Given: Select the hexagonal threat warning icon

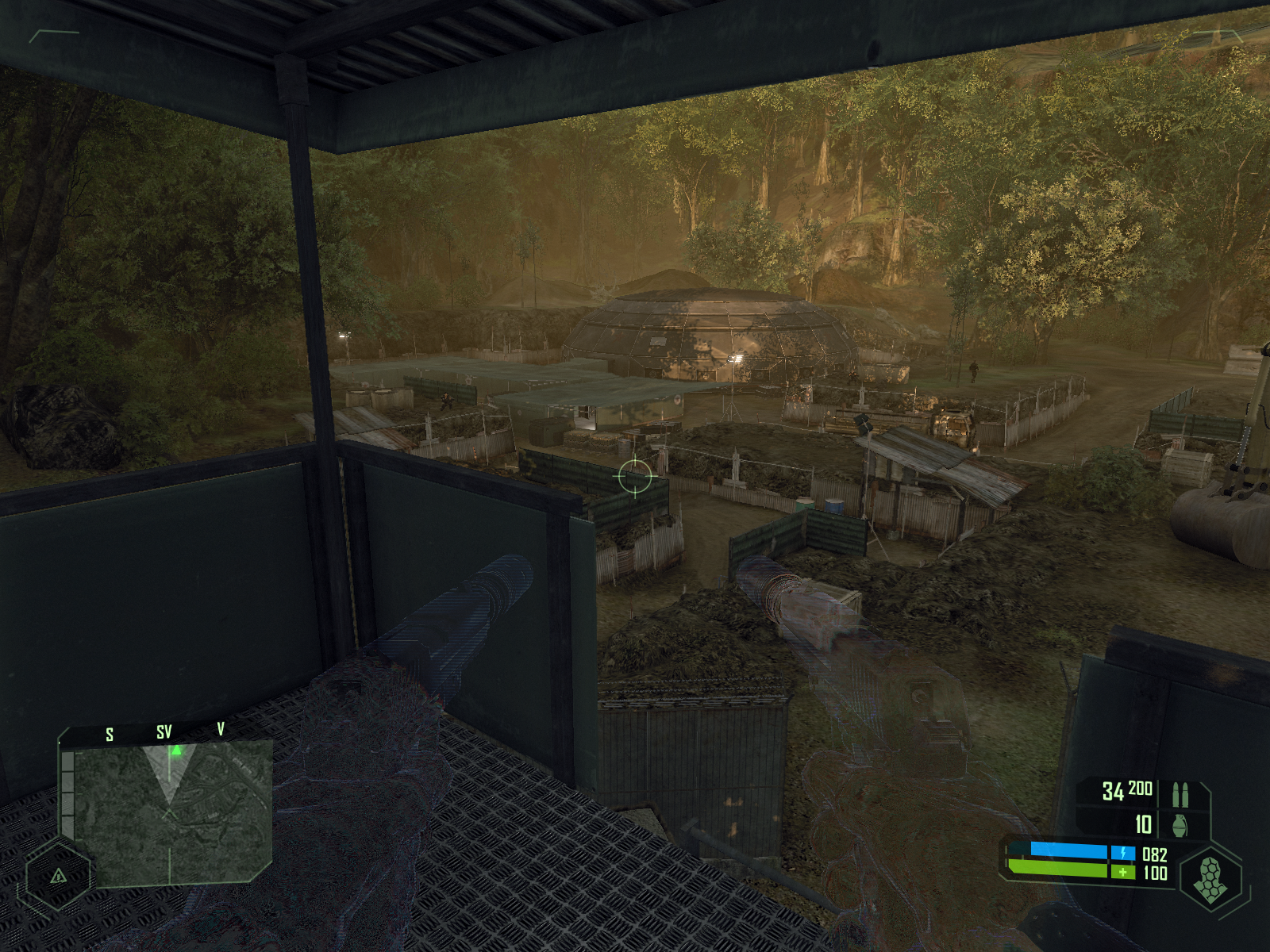Looking at the screenshot, I should point(58,876).
